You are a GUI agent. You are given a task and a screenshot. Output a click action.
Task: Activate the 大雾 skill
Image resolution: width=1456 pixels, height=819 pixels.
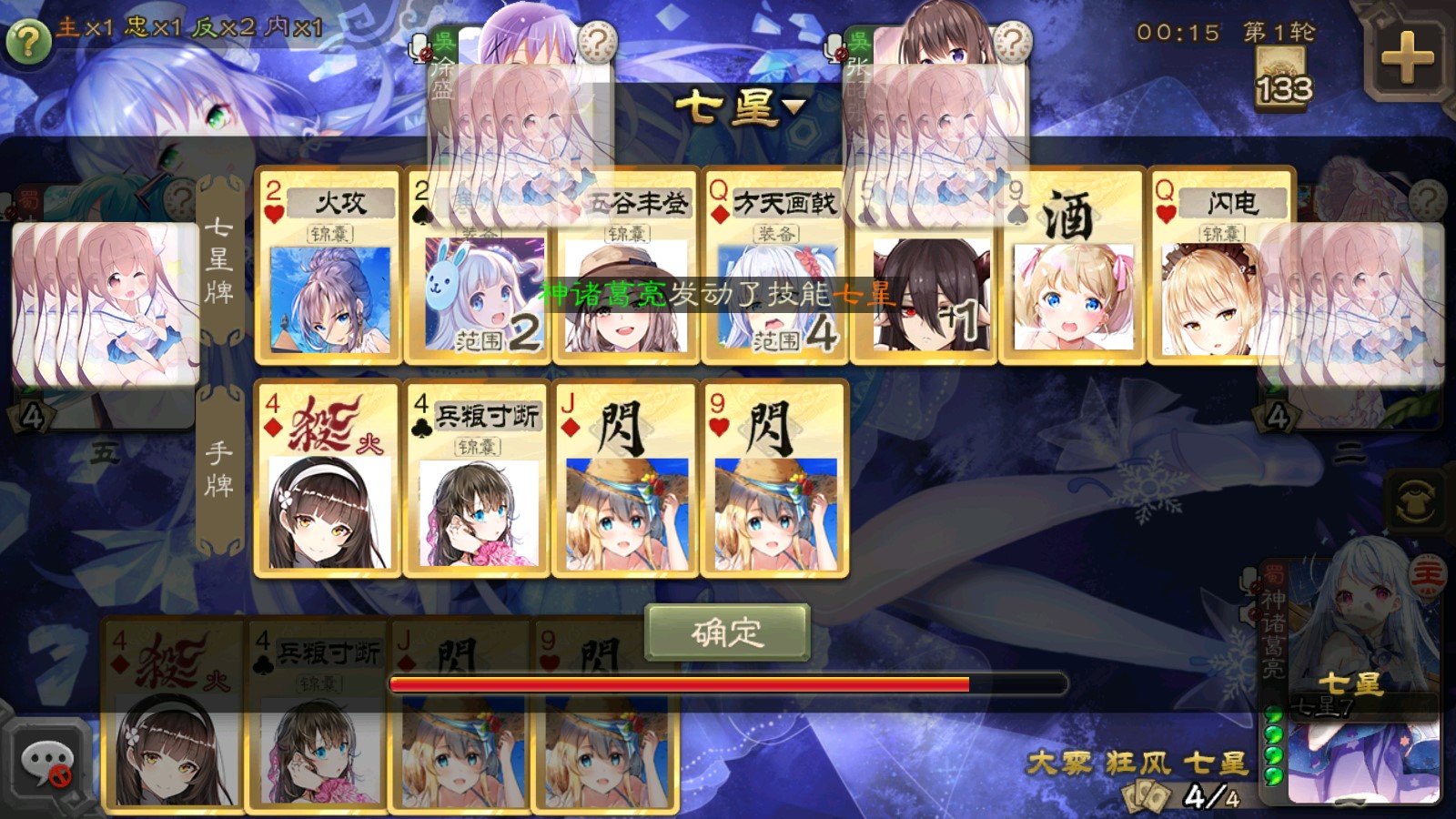coord(1060,763)
